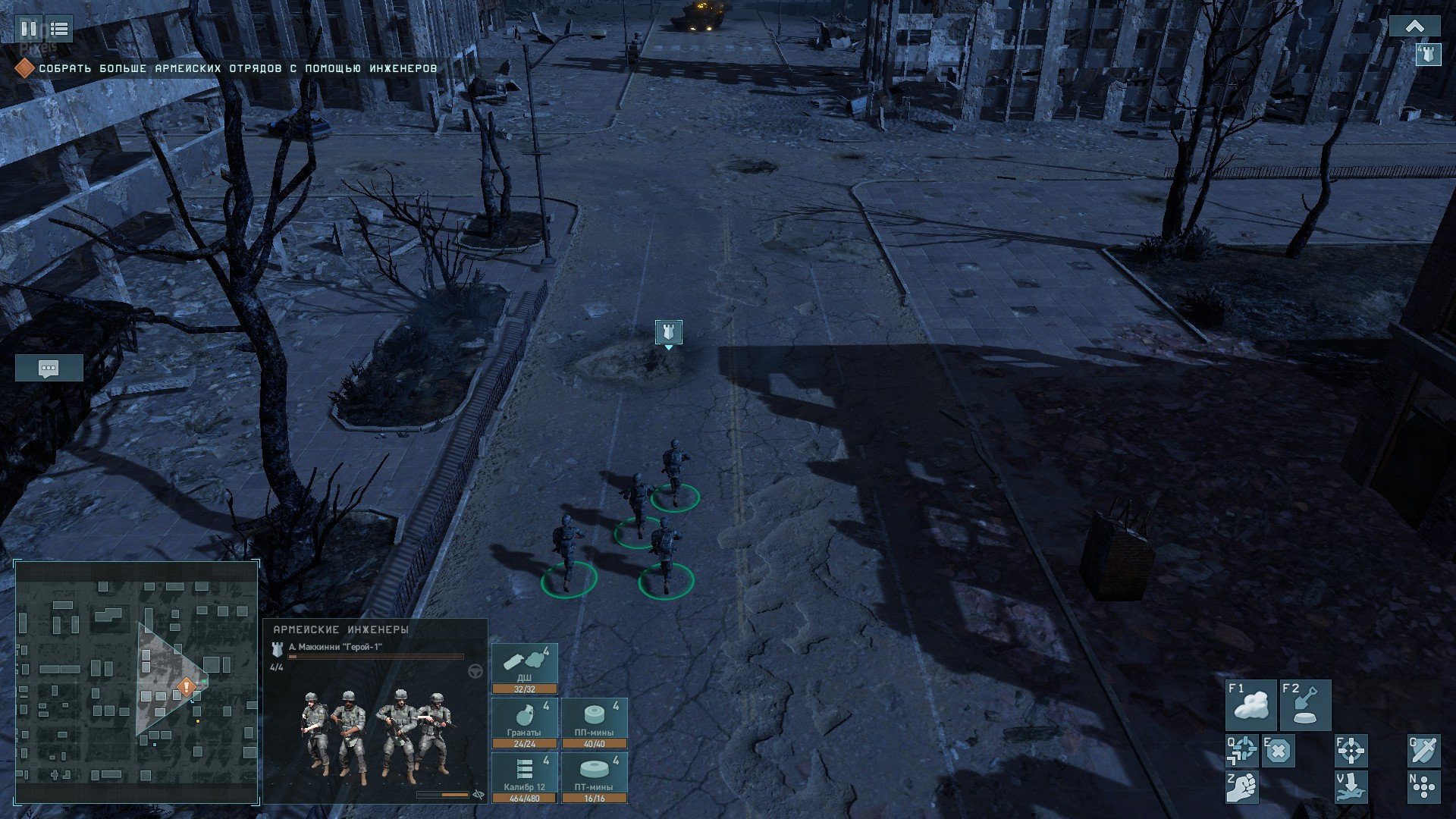The image size is (1456, 819).
Task: Activate the smoke cloud ability
Action: point(1251,705)
